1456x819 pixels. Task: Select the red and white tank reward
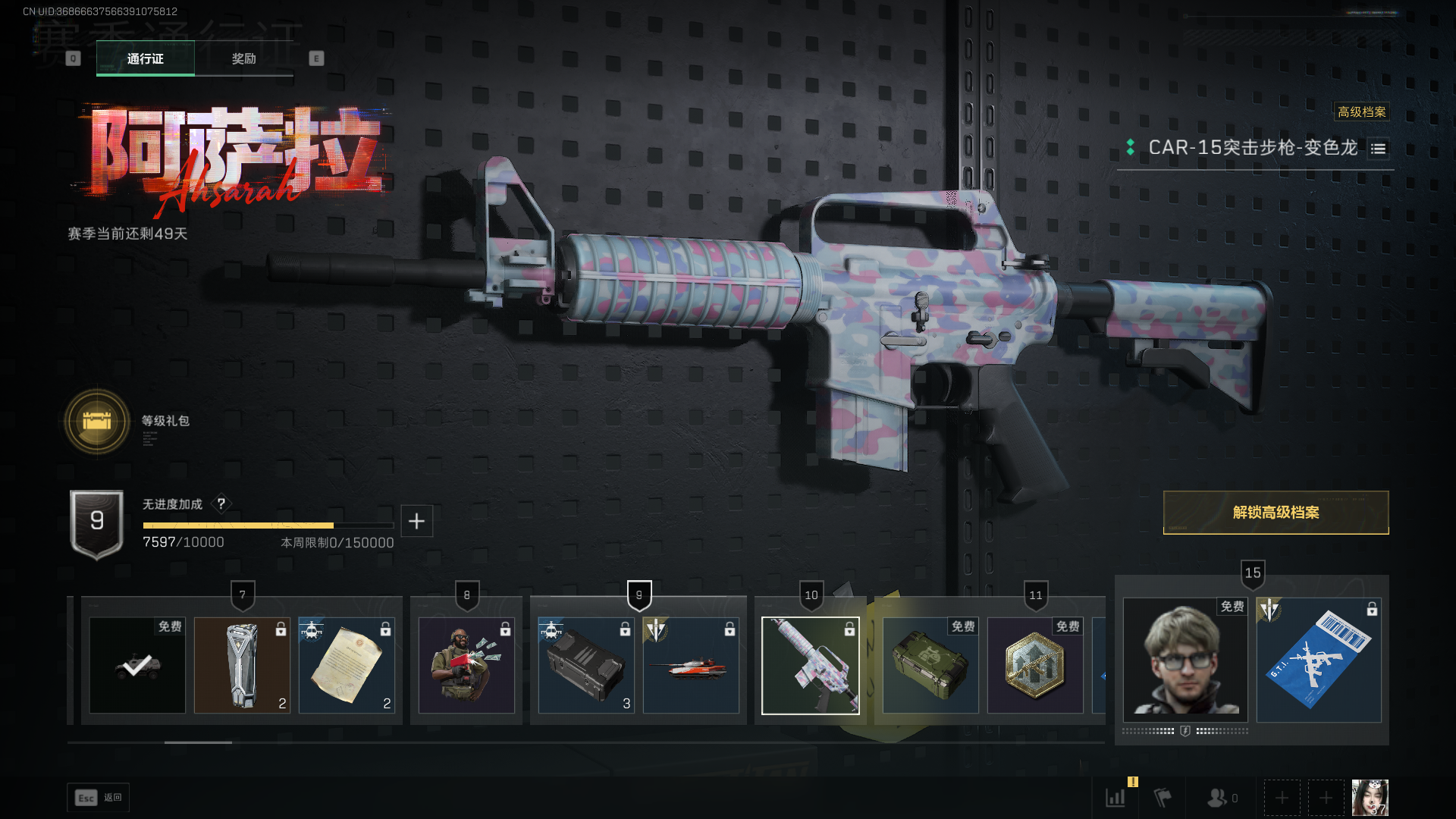pos(691,665)
